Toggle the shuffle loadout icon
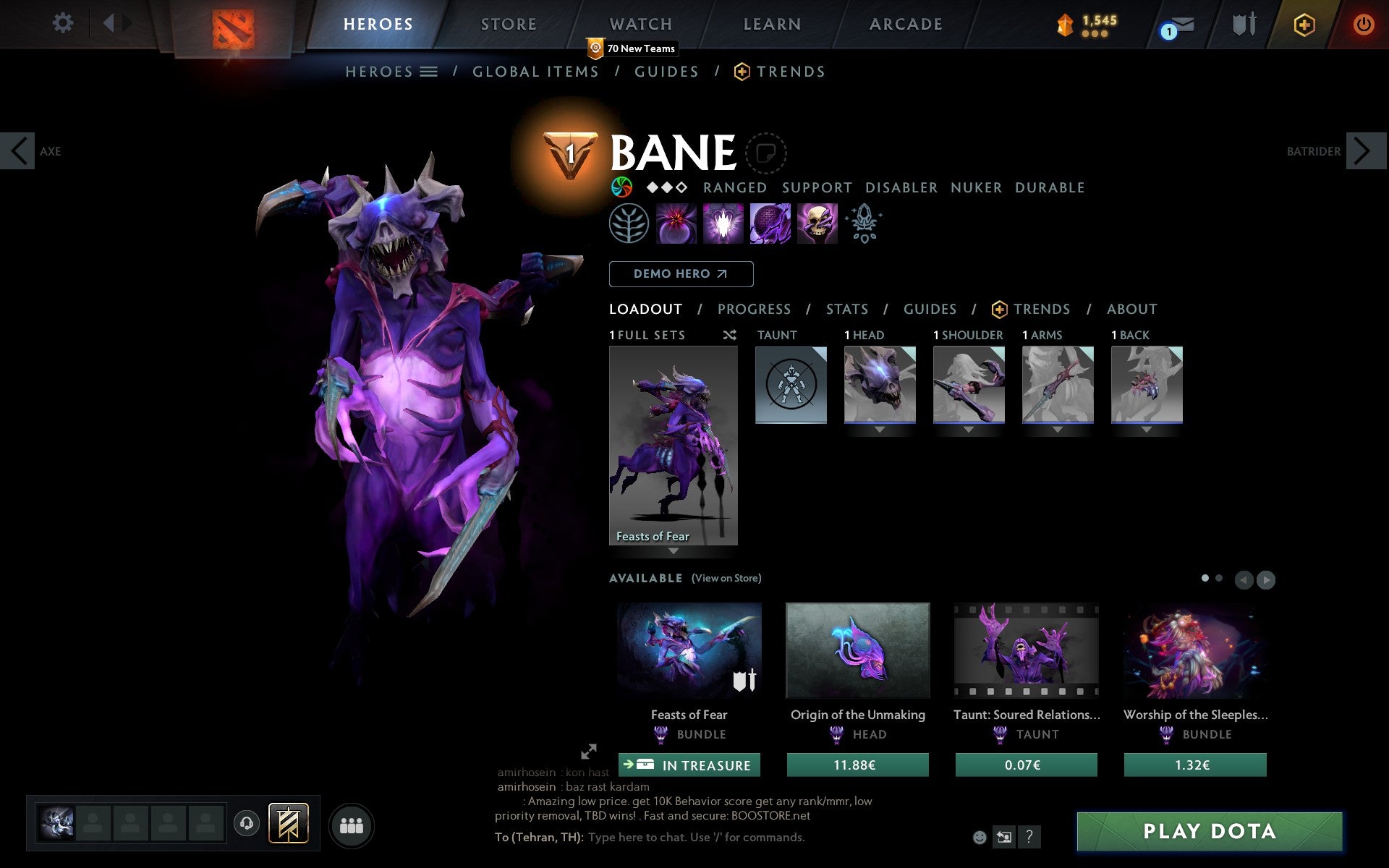 [729, 335]
